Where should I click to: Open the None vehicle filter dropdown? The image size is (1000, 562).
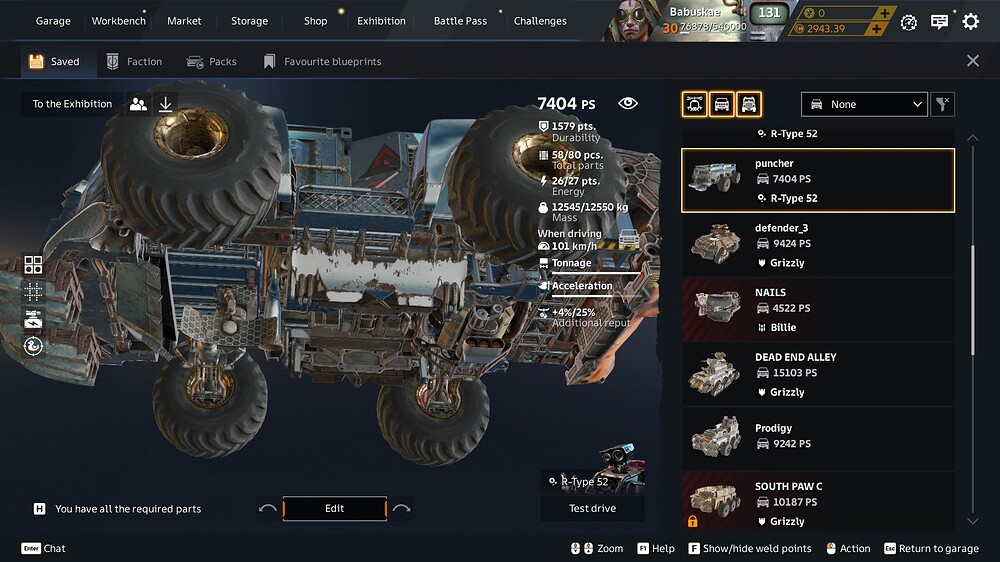(864, 104)
